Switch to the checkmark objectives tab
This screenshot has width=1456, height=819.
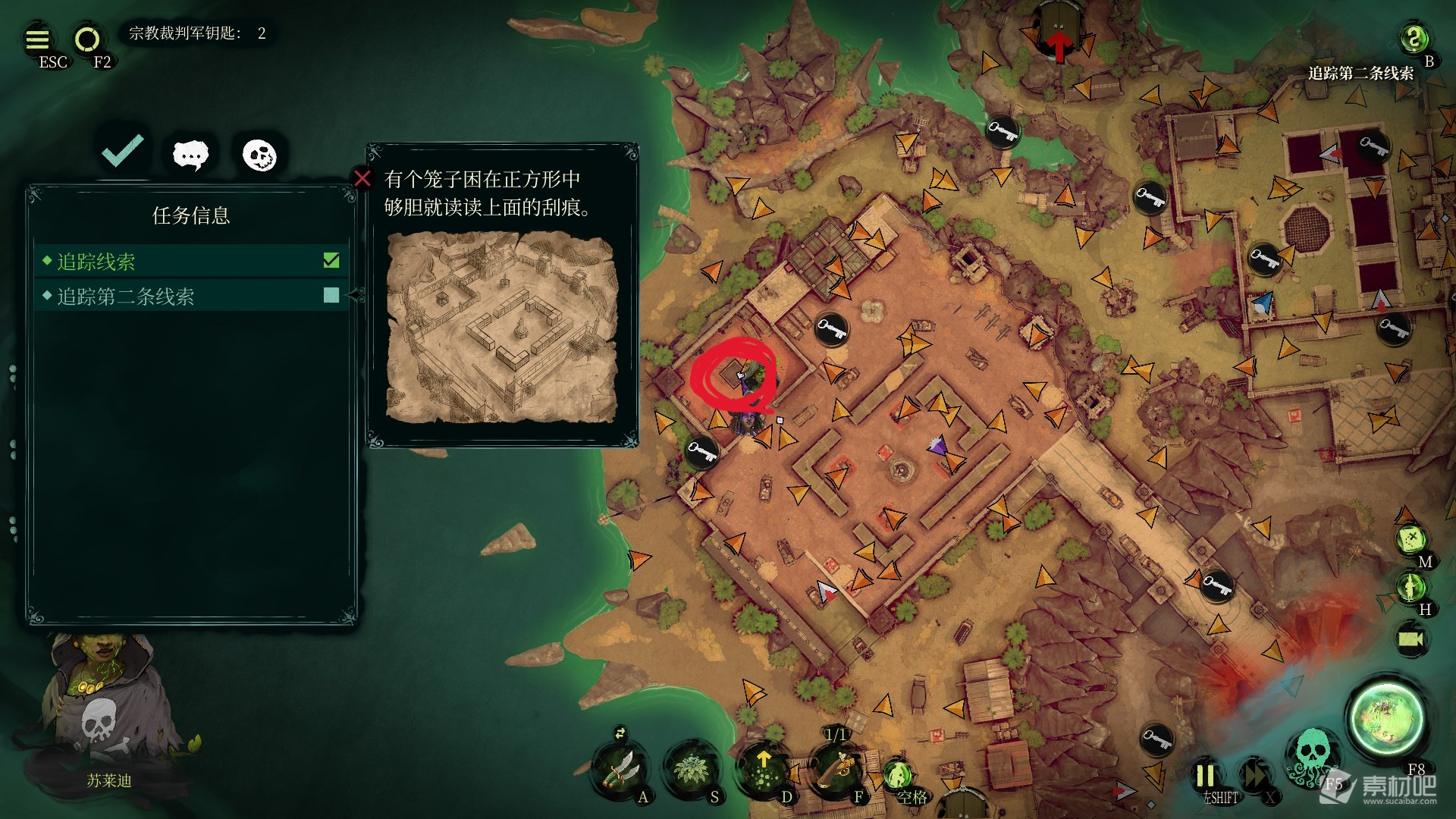coord(123,151)
